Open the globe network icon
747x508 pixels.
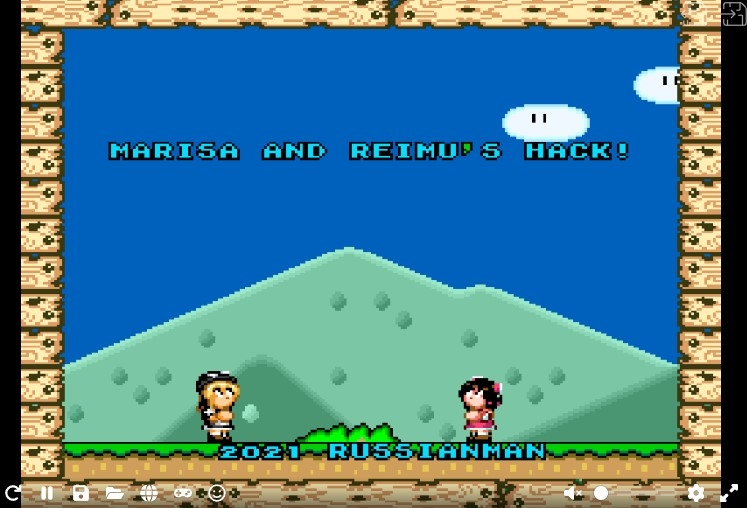[x=149, y=493]
